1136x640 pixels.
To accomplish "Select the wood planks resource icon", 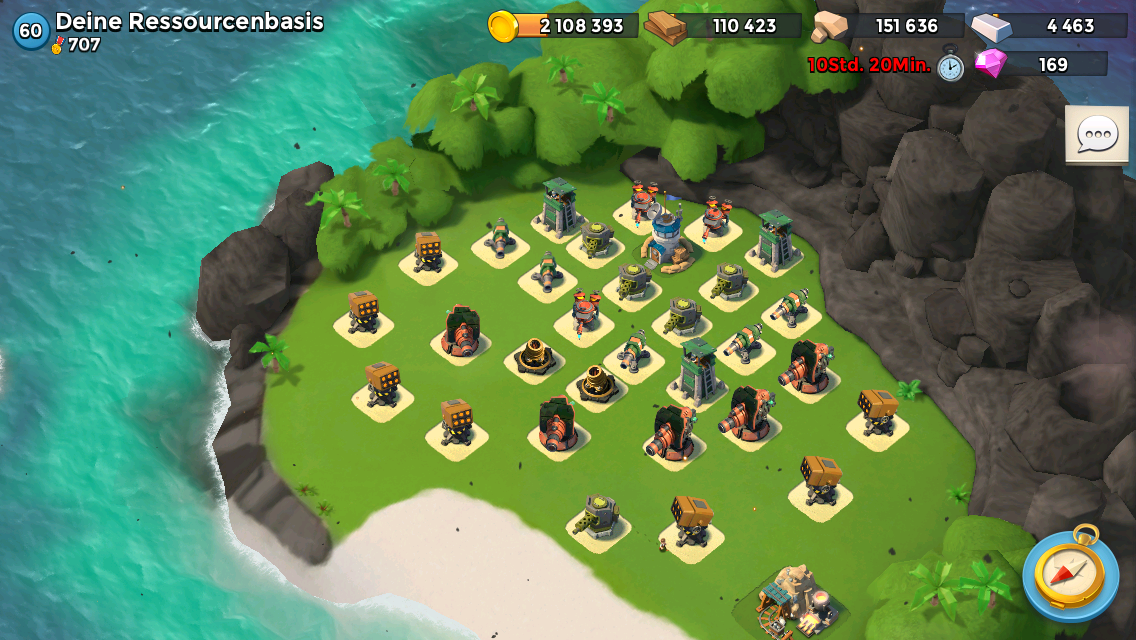I will (x=665, y=27).
